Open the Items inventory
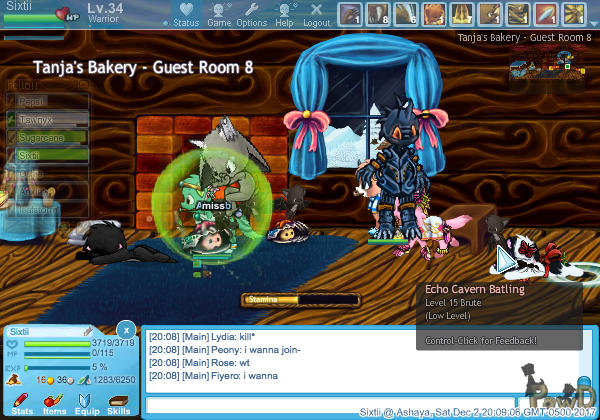 pyautogui.click(x=54, y=400)
